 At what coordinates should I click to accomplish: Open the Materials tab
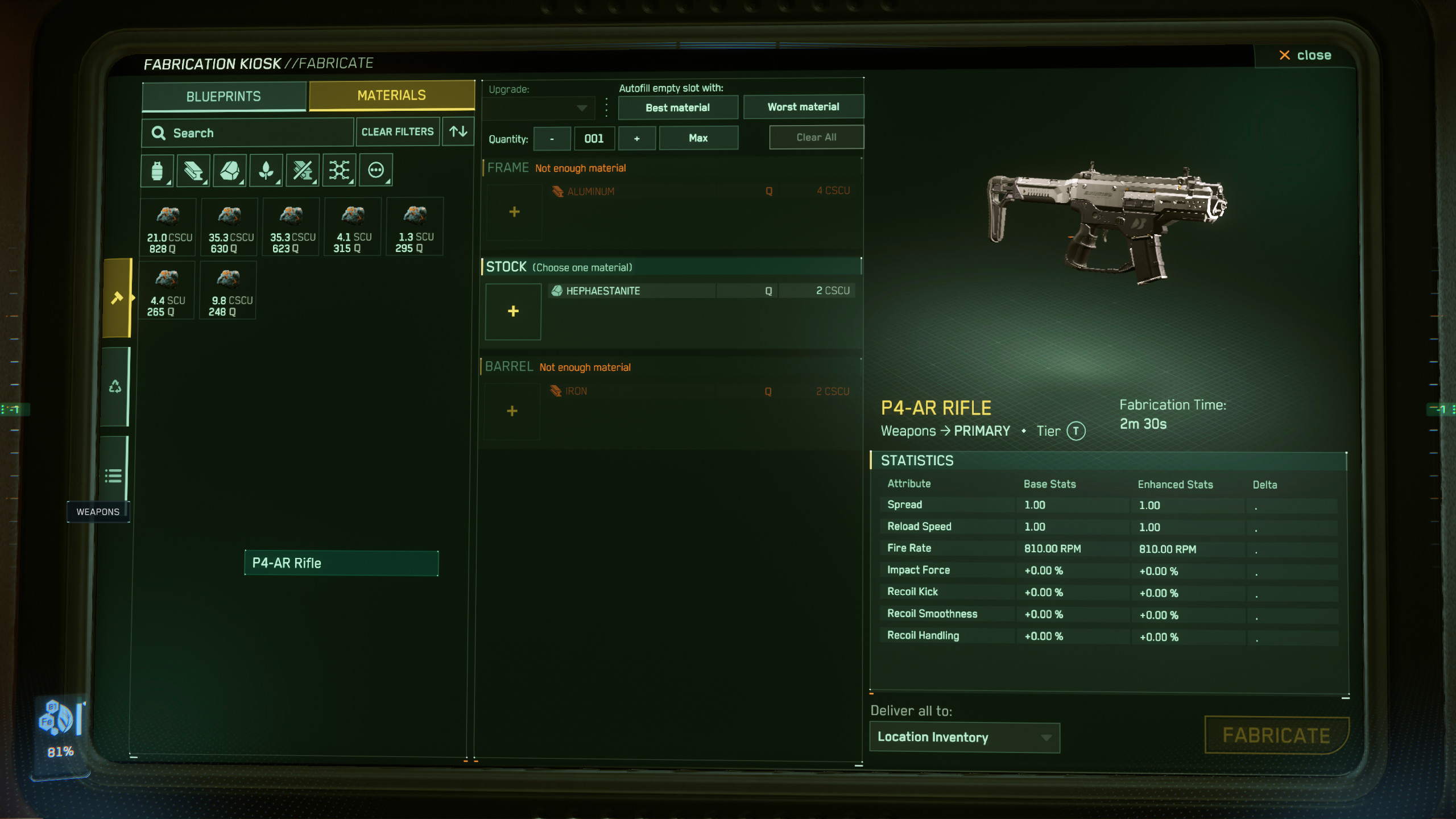click(391, 95)
